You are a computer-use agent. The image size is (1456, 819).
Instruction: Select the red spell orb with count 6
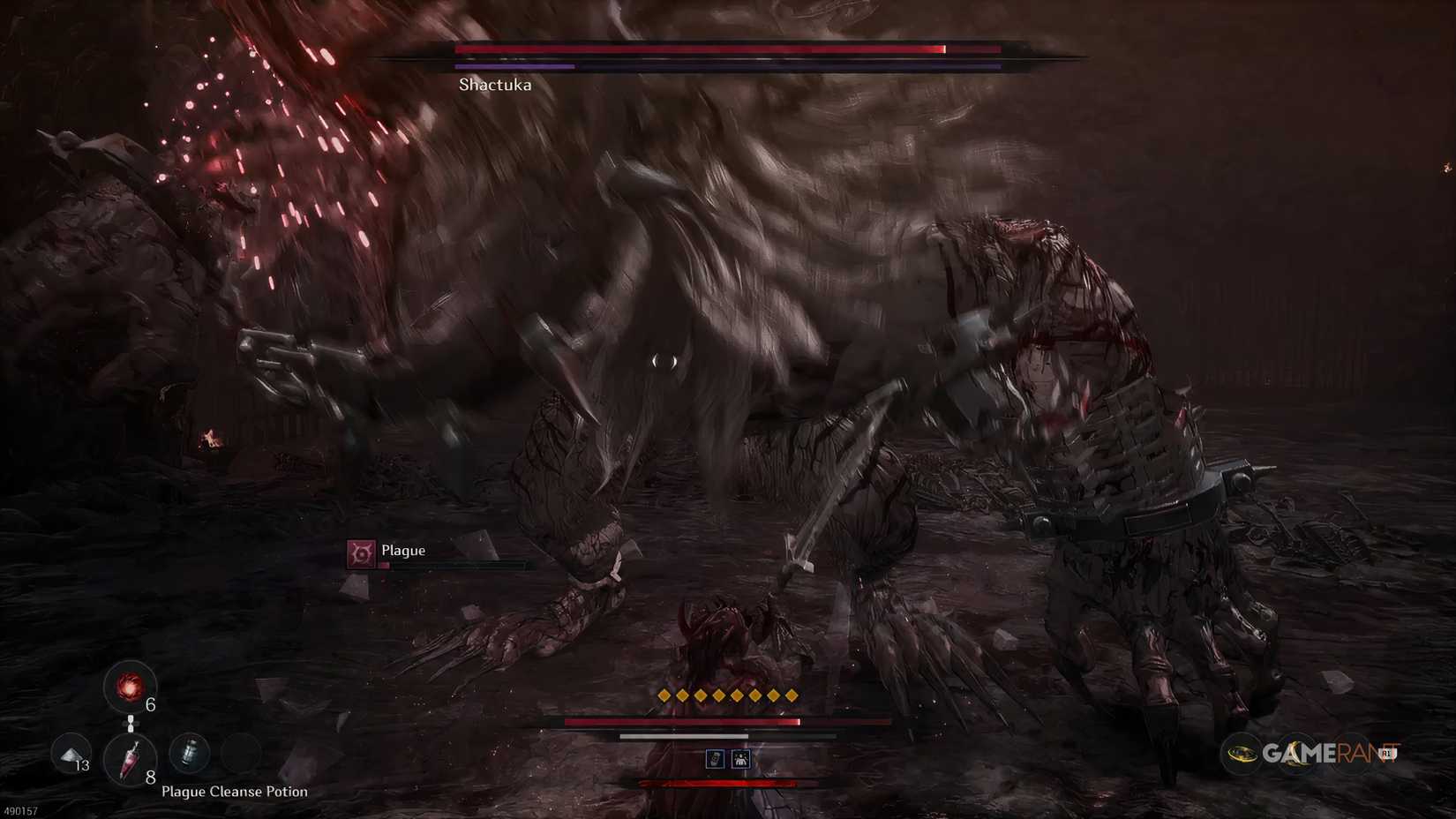pyautogui.click(x=131, y=687)
